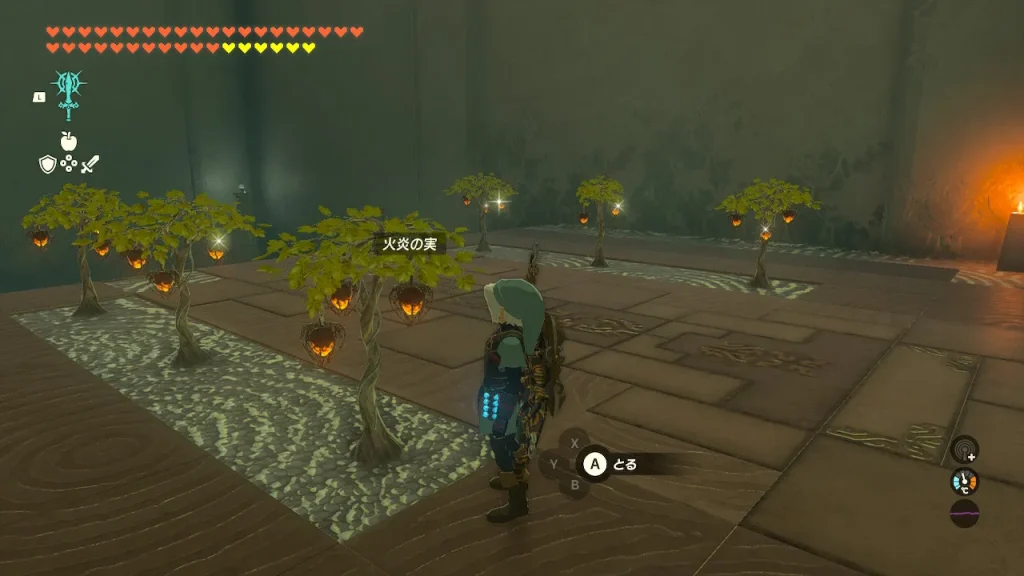
Task: Open the apple materials quick-select
Action: click(x=68, y=142)
